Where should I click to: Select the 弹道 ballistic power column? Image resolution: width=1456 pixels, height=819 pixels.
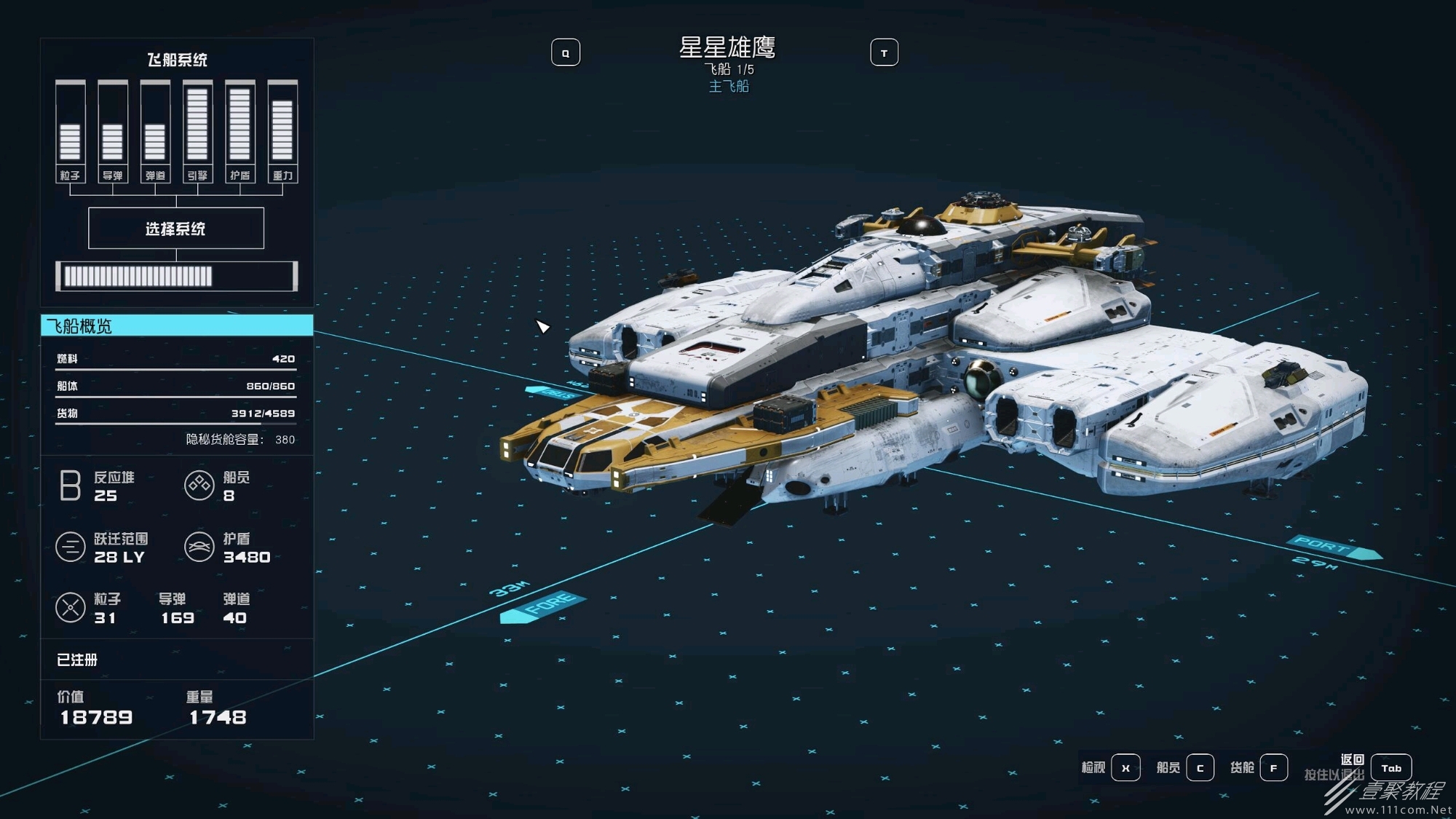click(155, 132)
